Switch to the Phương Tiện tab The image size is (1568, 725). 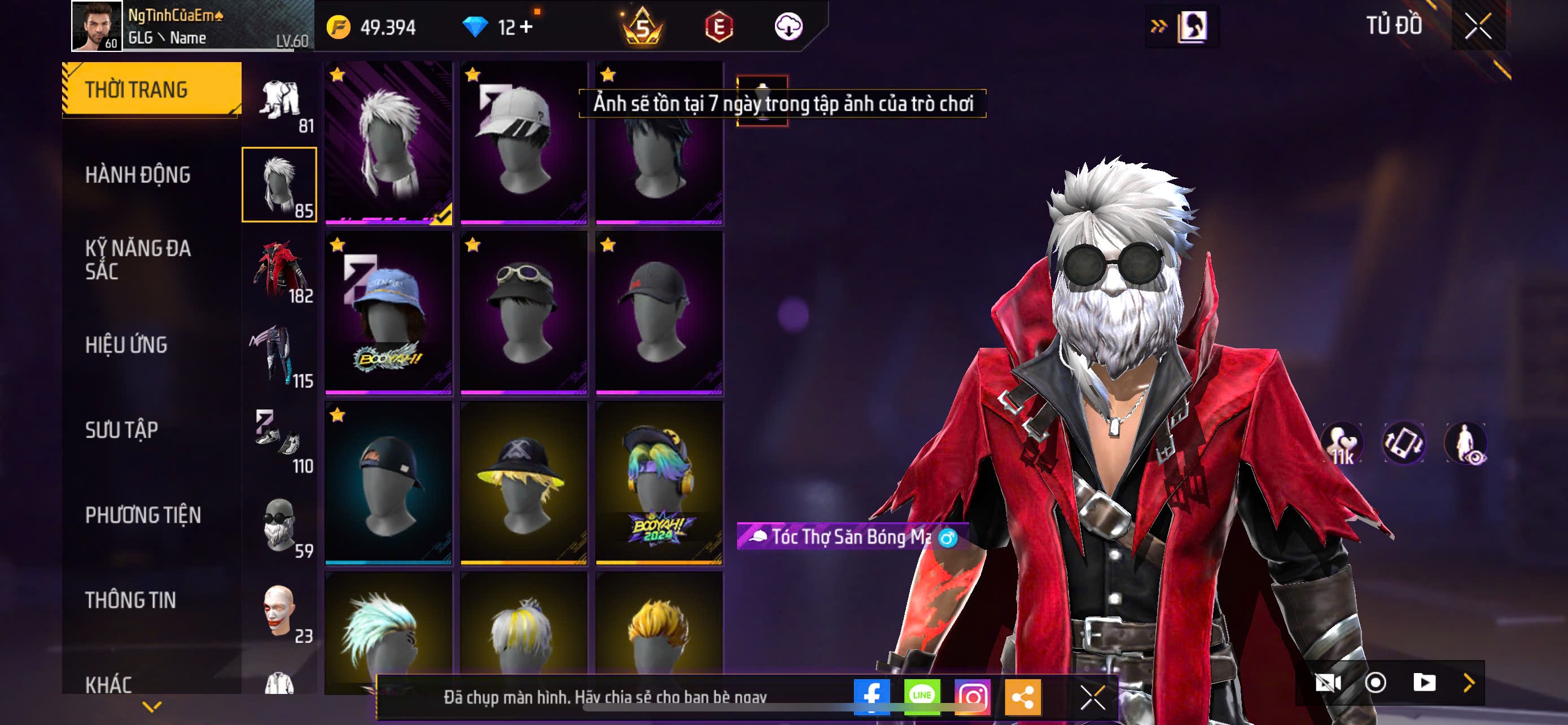point(143,515)
